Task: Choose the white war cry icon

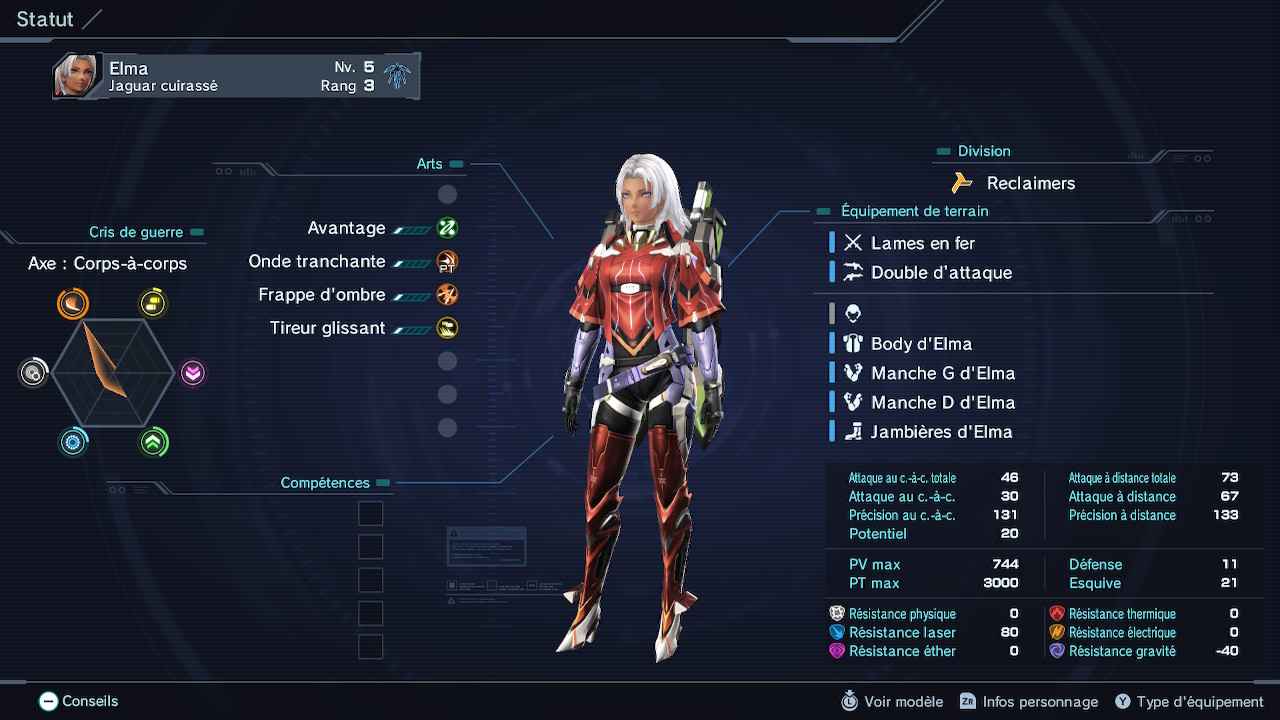Action: click(x=33, y=373)
